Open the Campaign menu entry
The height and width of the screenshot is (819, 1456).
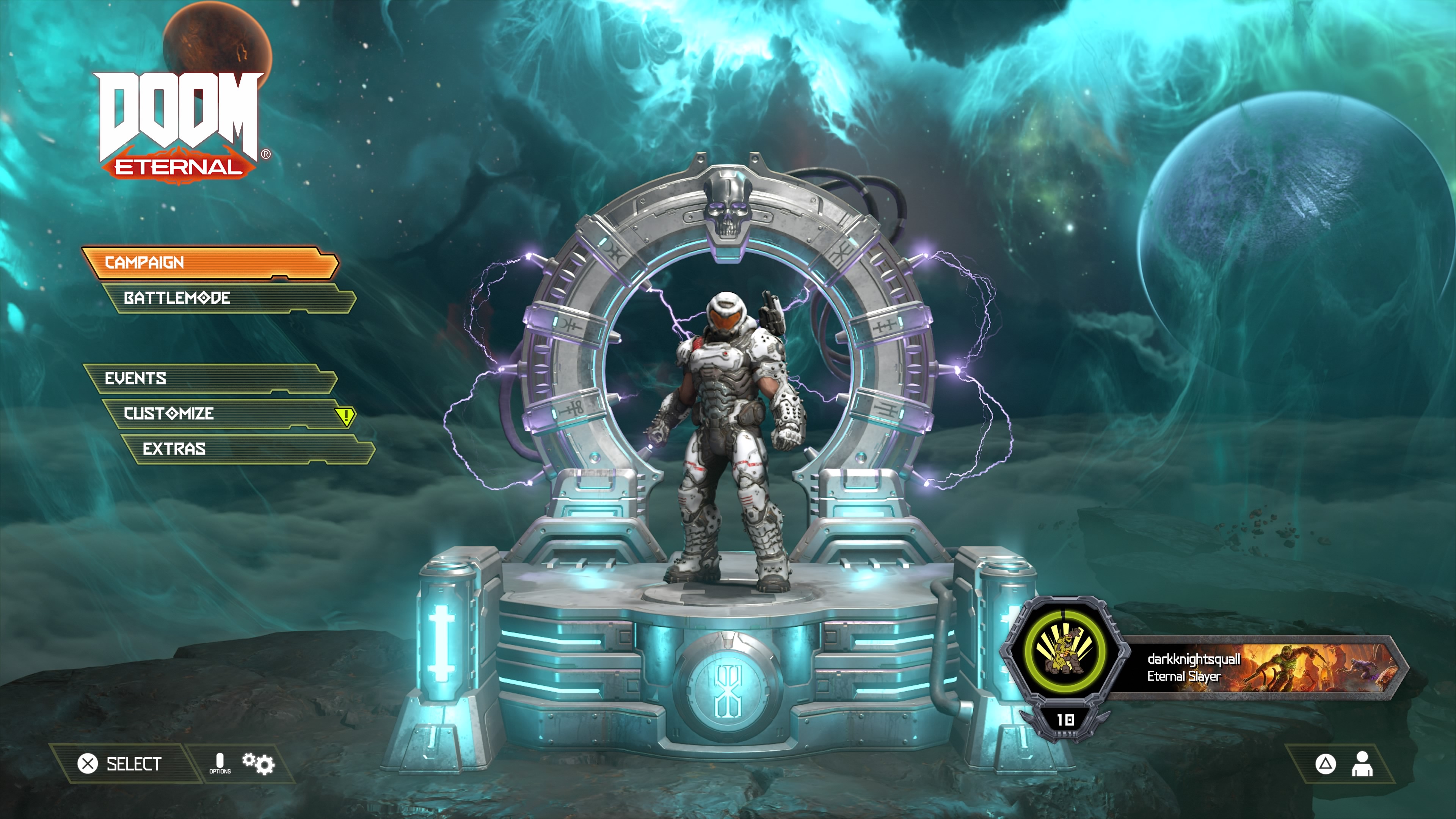pyautogui.click(x=209, y=262)
